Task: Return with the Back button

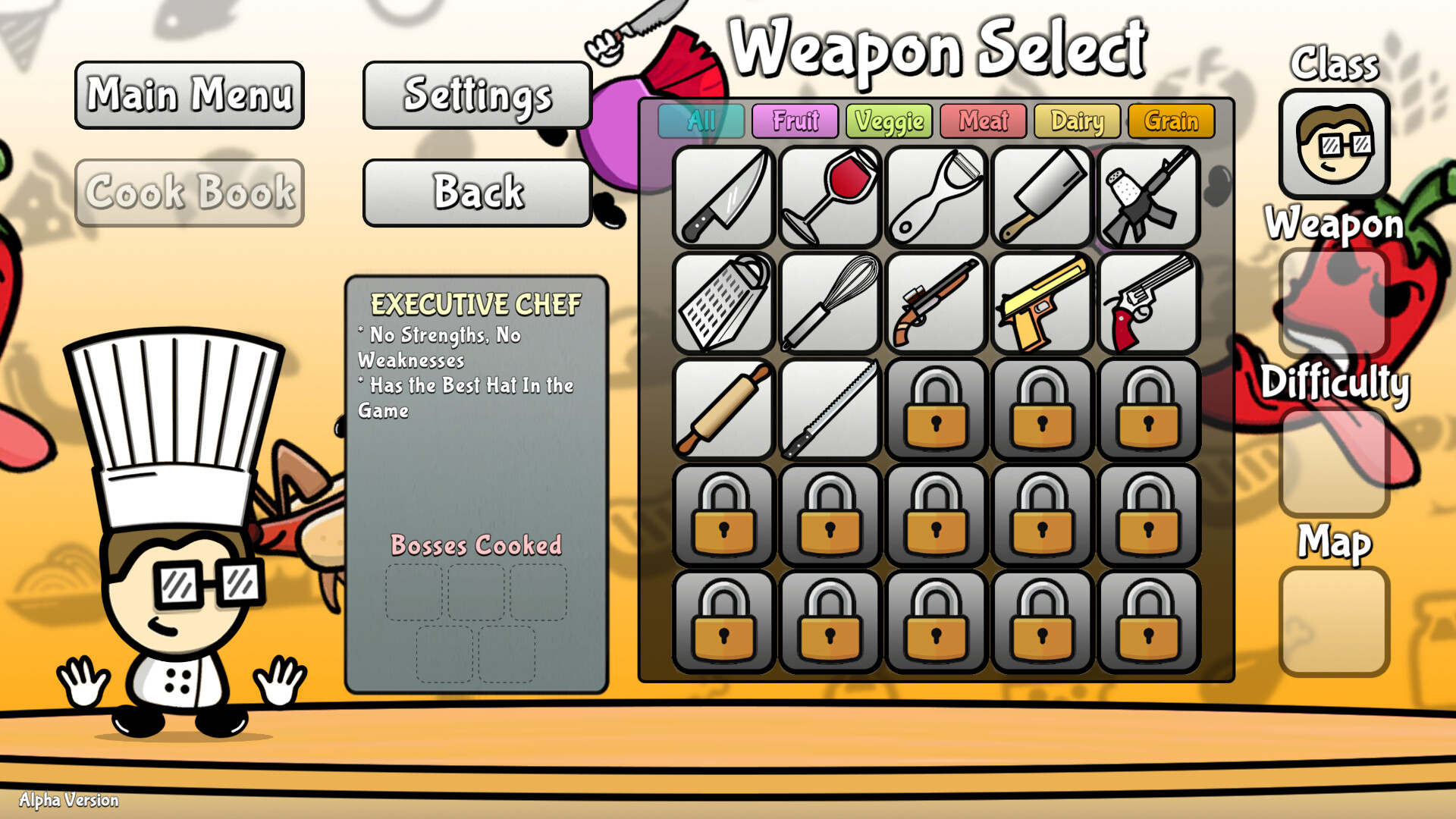Action: click(x=477, y=193)
